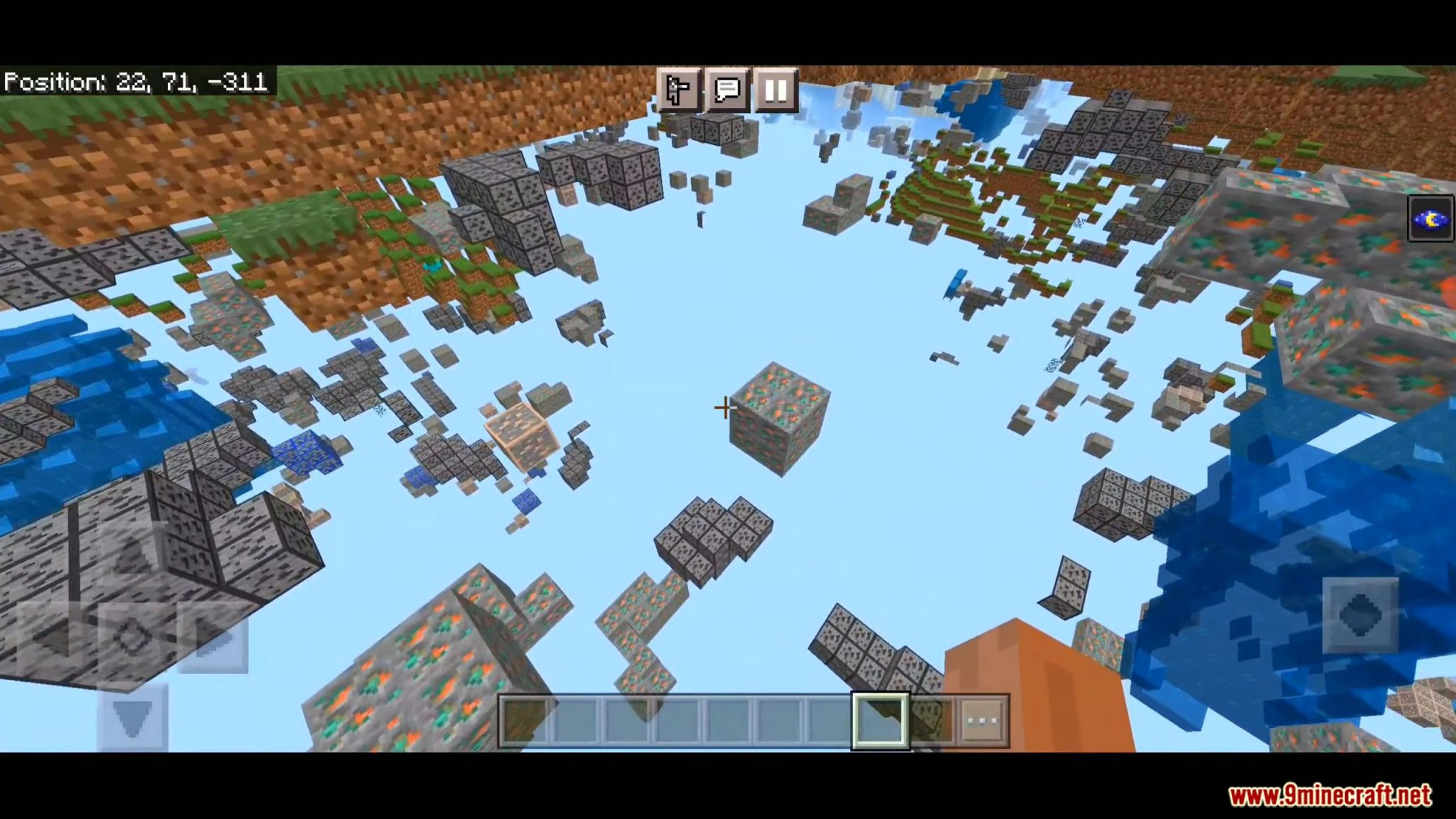
Task: Open chat using the speech bubble icon
Action: point(726,90)
